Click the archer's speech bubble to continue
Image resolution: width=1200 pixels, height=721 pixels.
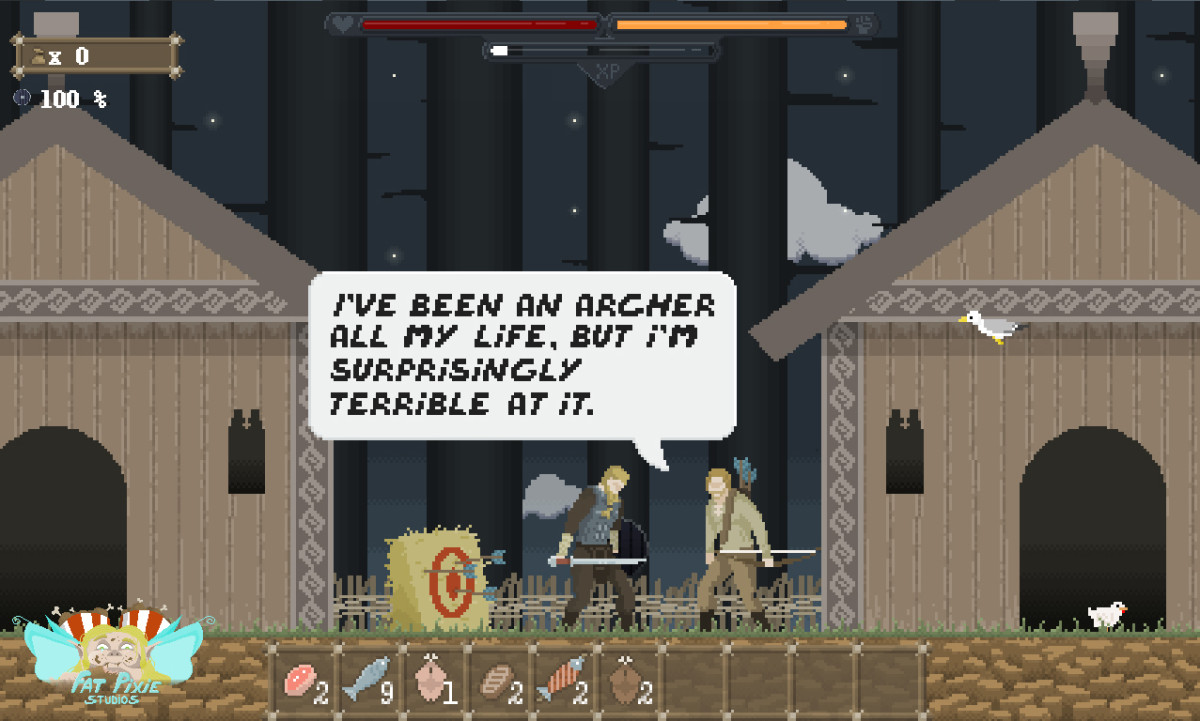[522, 355]
